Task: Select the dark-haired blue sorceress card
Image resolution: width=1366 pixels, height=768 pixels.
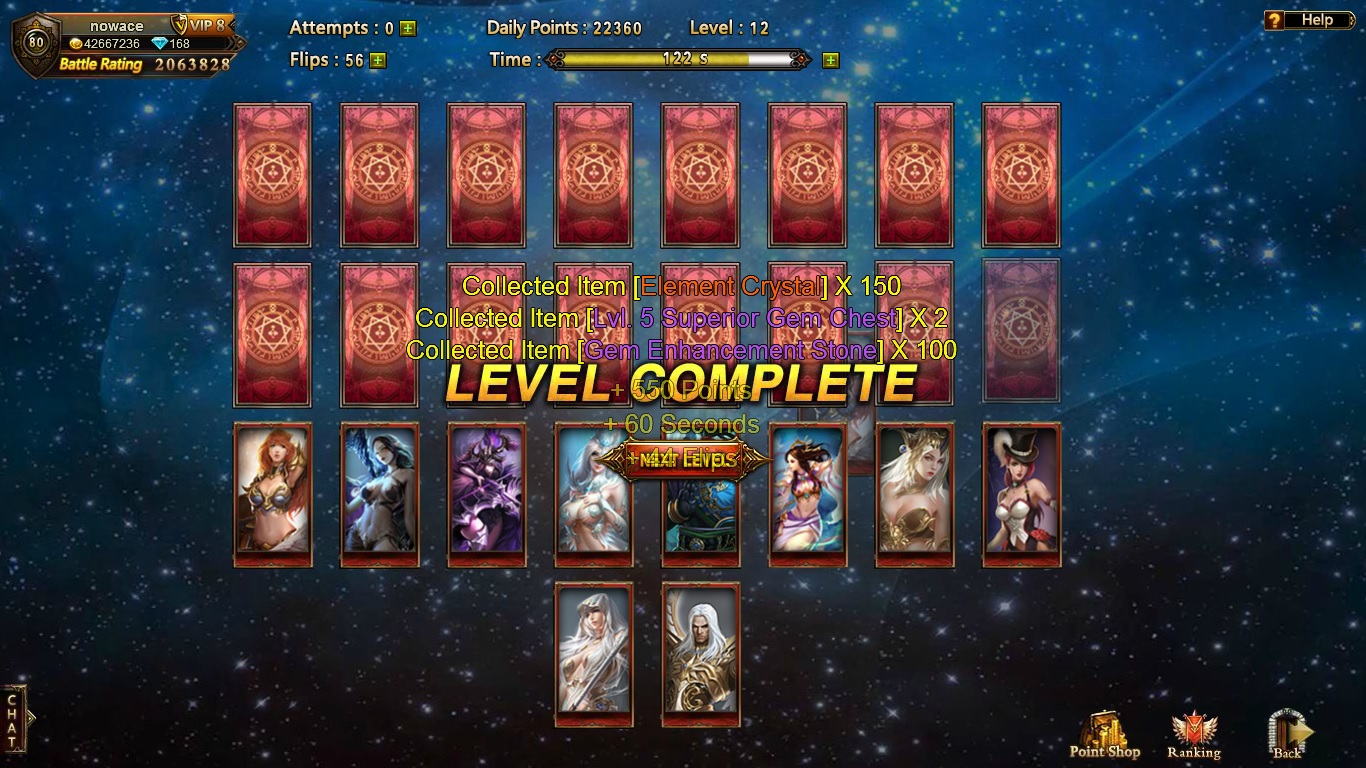Action: click(x=379, y=494)
